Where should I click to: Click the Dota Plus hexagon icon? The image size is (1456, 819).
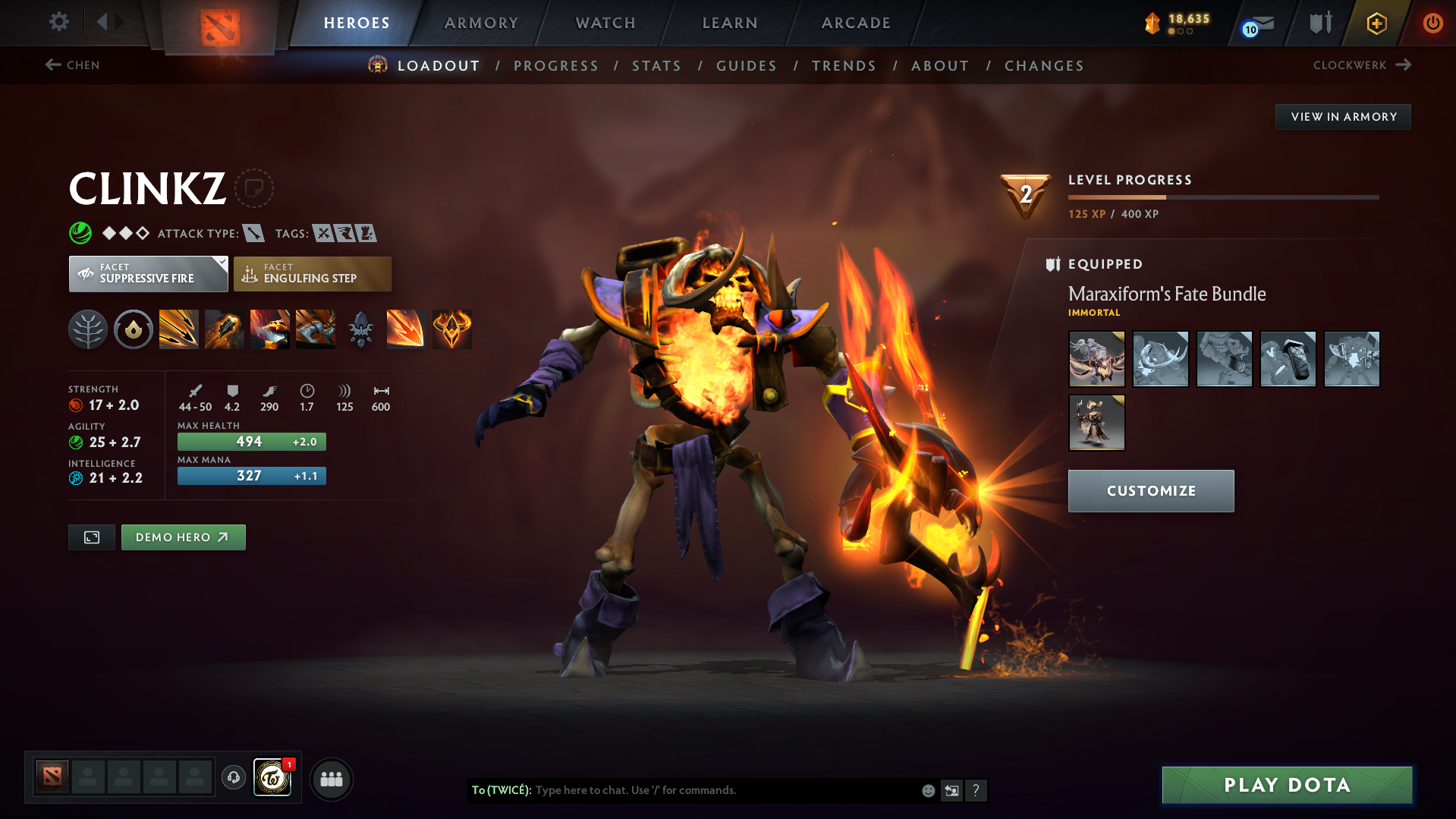pos(1376,23)
